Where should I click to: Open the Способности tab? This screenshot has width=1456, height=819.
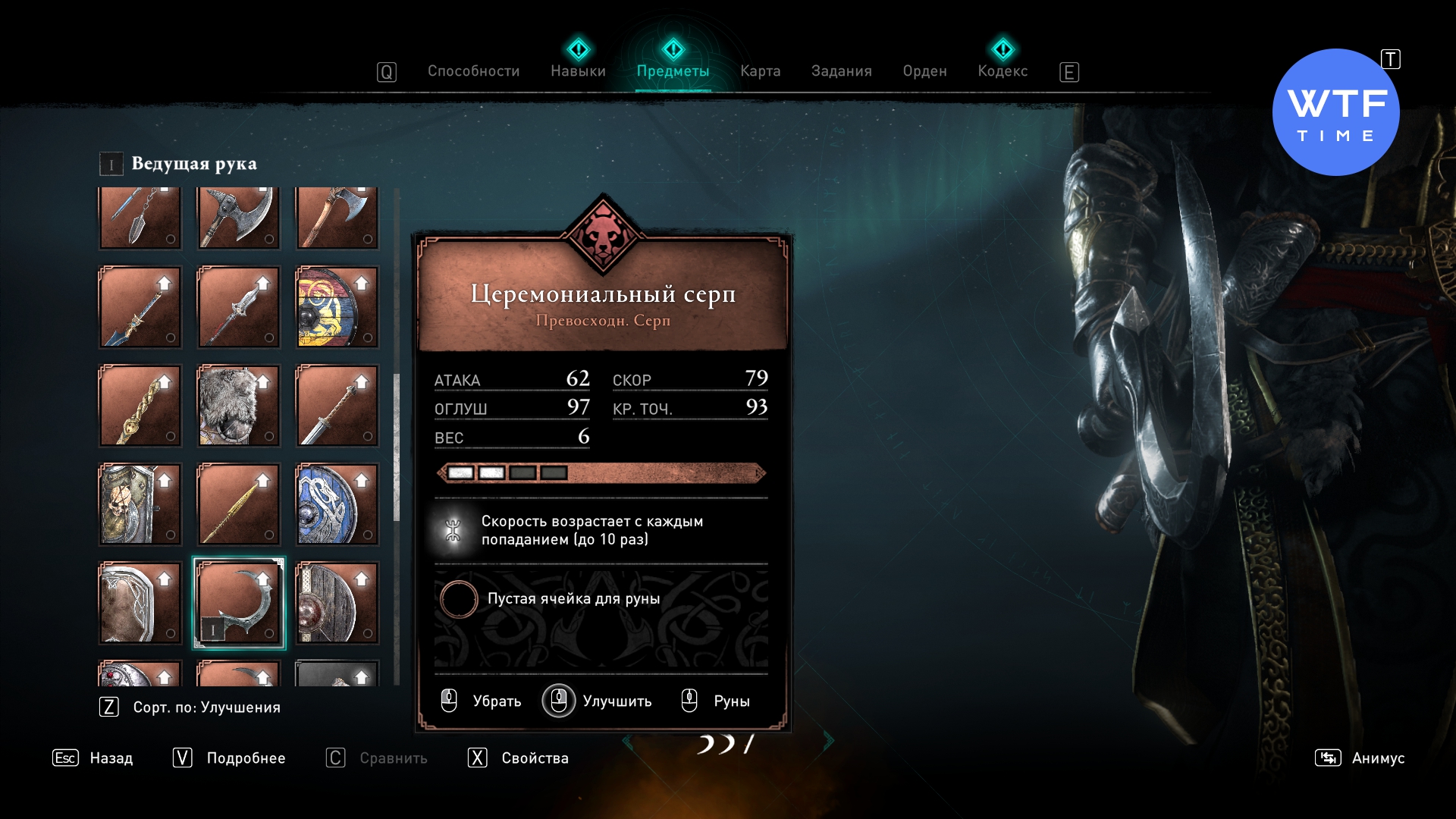[x=473, y=71]
